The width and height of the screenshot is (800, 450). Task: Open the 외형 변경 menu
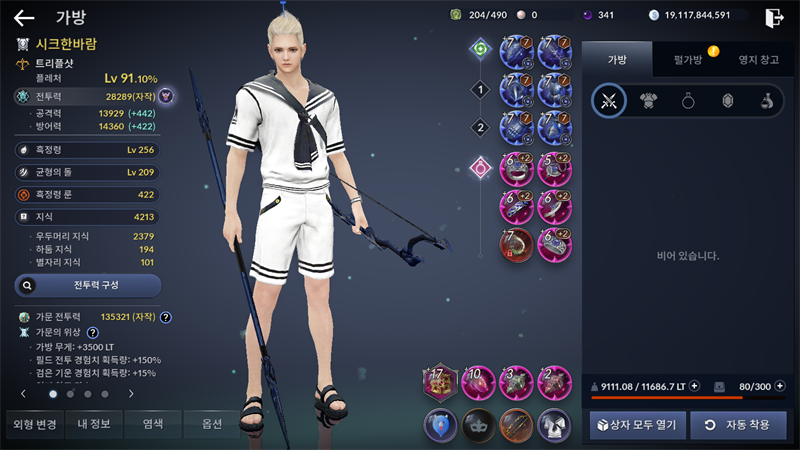point(36,424)
